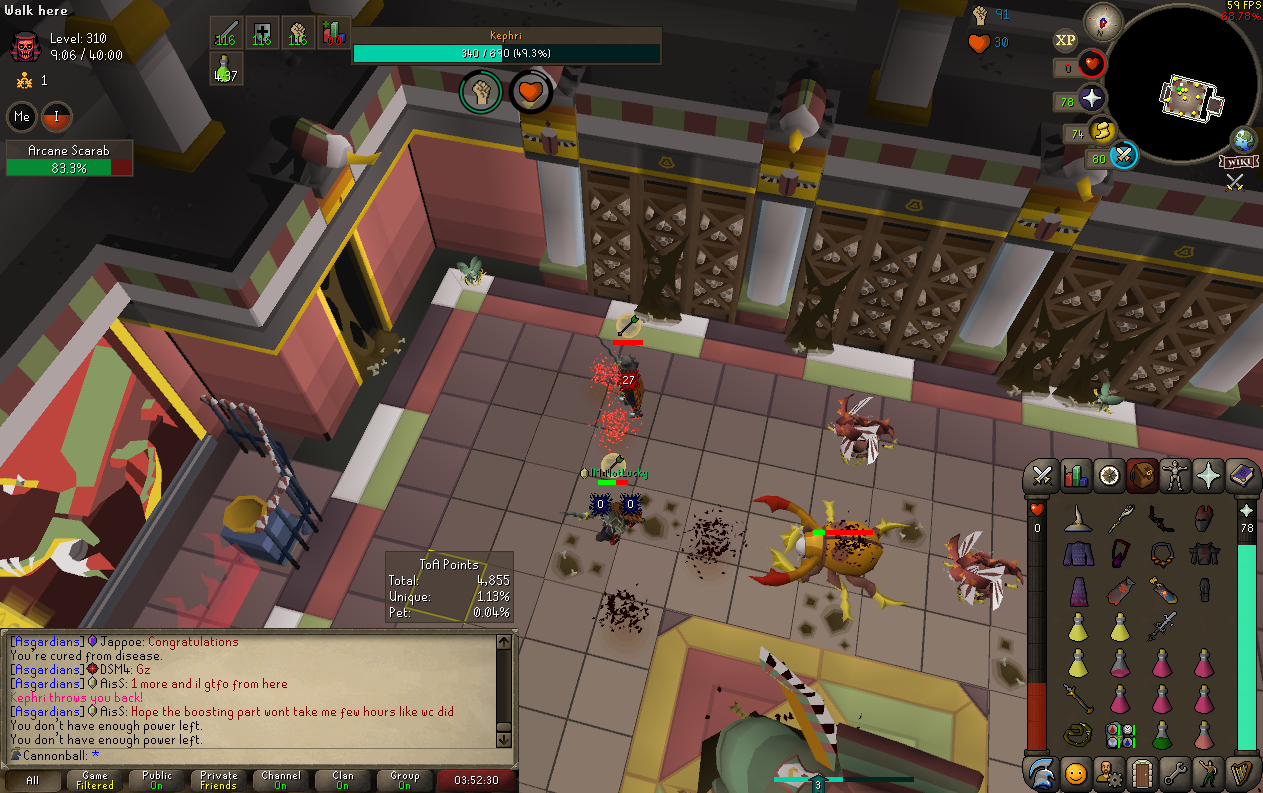Toggle the XP drops orb
Viewport: 1263px width, 793px height.
[x=1066, y=40]
